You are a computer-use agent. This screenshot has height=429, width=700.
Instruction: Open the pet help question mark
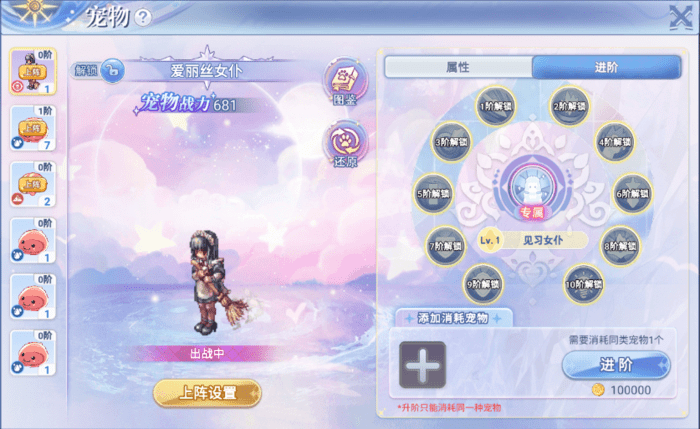point(143,17)
